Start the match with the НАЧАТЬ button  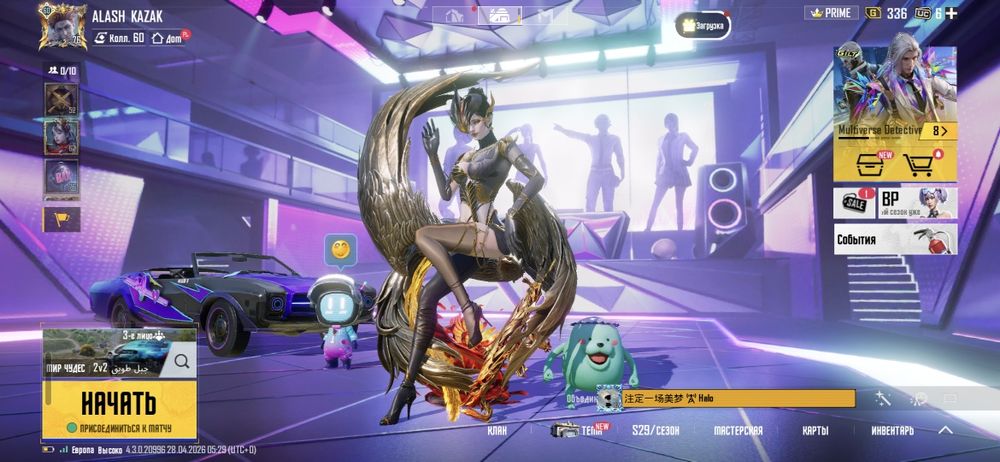coord(118,405)
